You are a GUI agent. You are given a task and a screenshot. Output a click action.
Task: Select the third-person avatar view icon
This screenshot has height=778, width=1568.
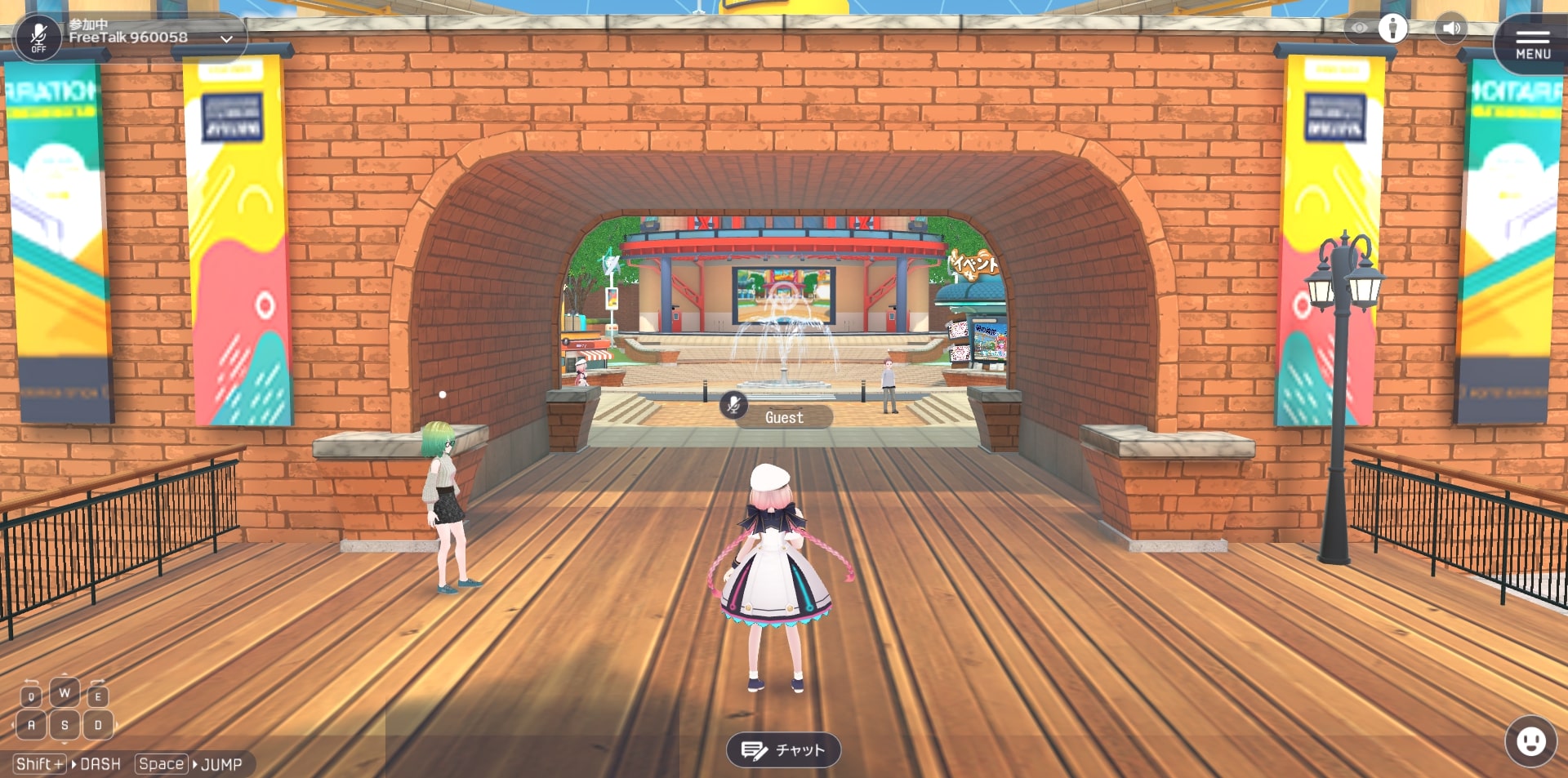point(1392,29)
